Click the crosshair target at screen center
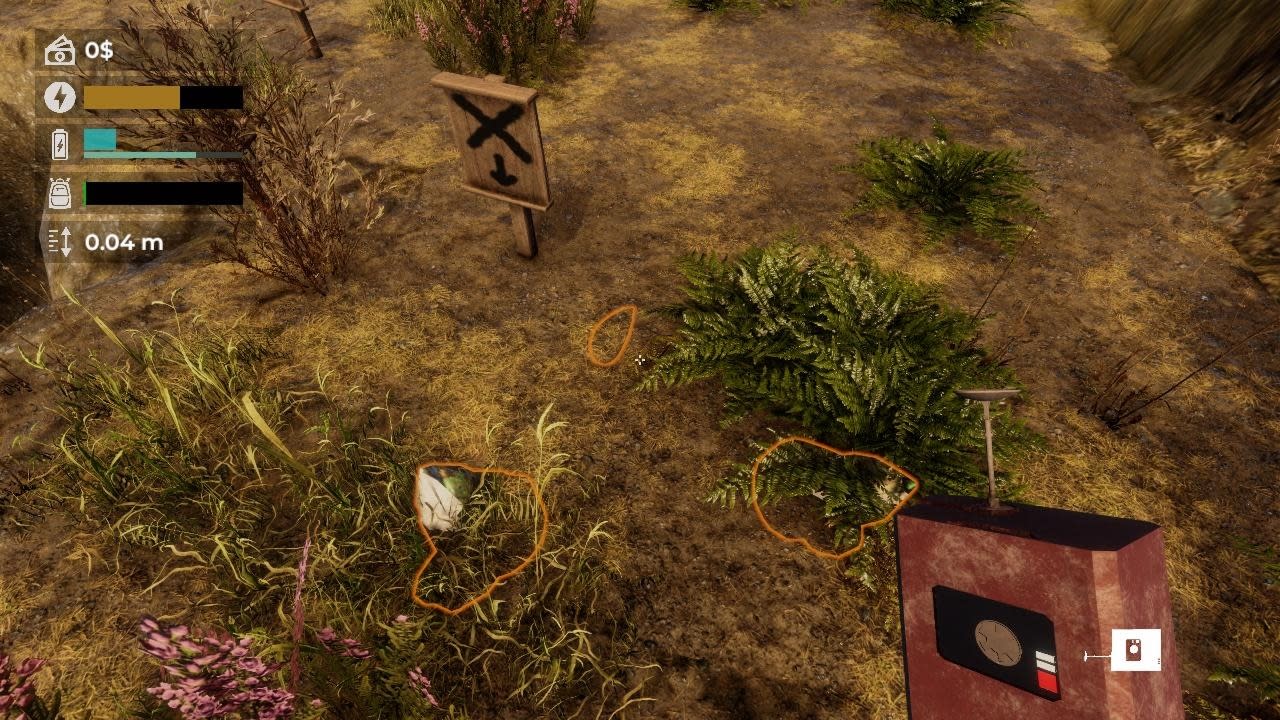 [x=640, y=360]
